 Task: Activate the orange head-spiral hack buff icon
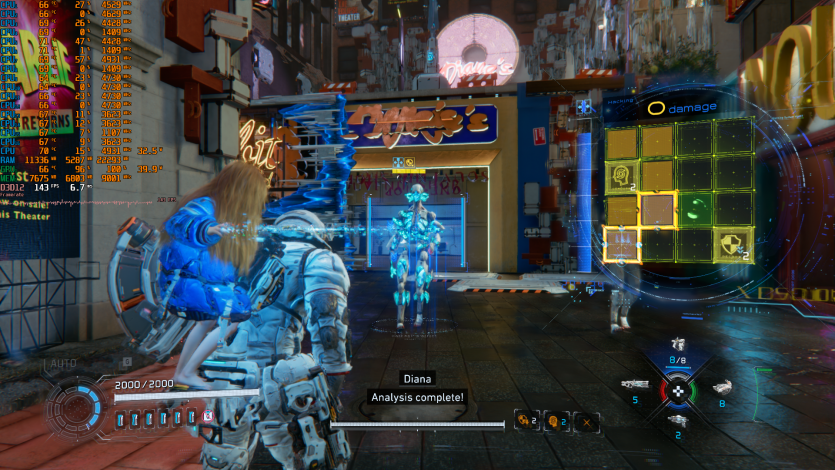(x=552, y=421)
